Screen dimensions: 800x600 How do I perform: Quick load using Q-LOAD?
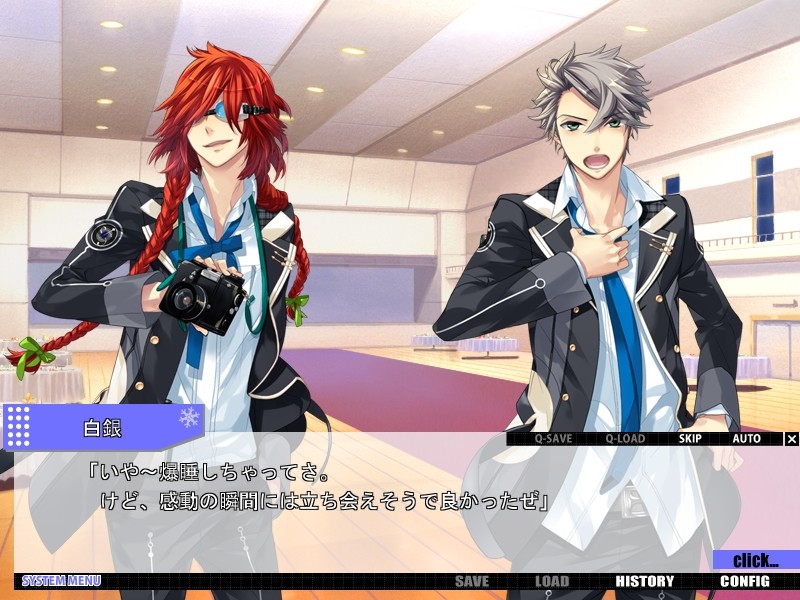624,439
